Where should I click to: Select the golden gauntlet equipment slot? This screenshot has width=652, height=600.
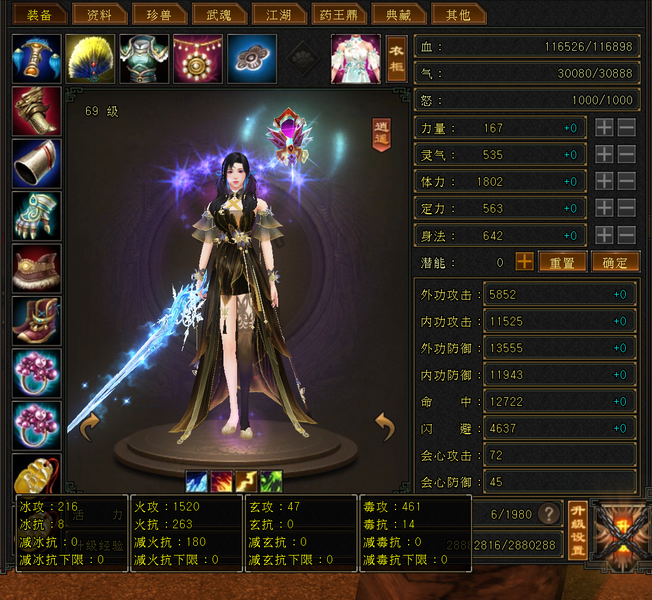click(36, 111)
